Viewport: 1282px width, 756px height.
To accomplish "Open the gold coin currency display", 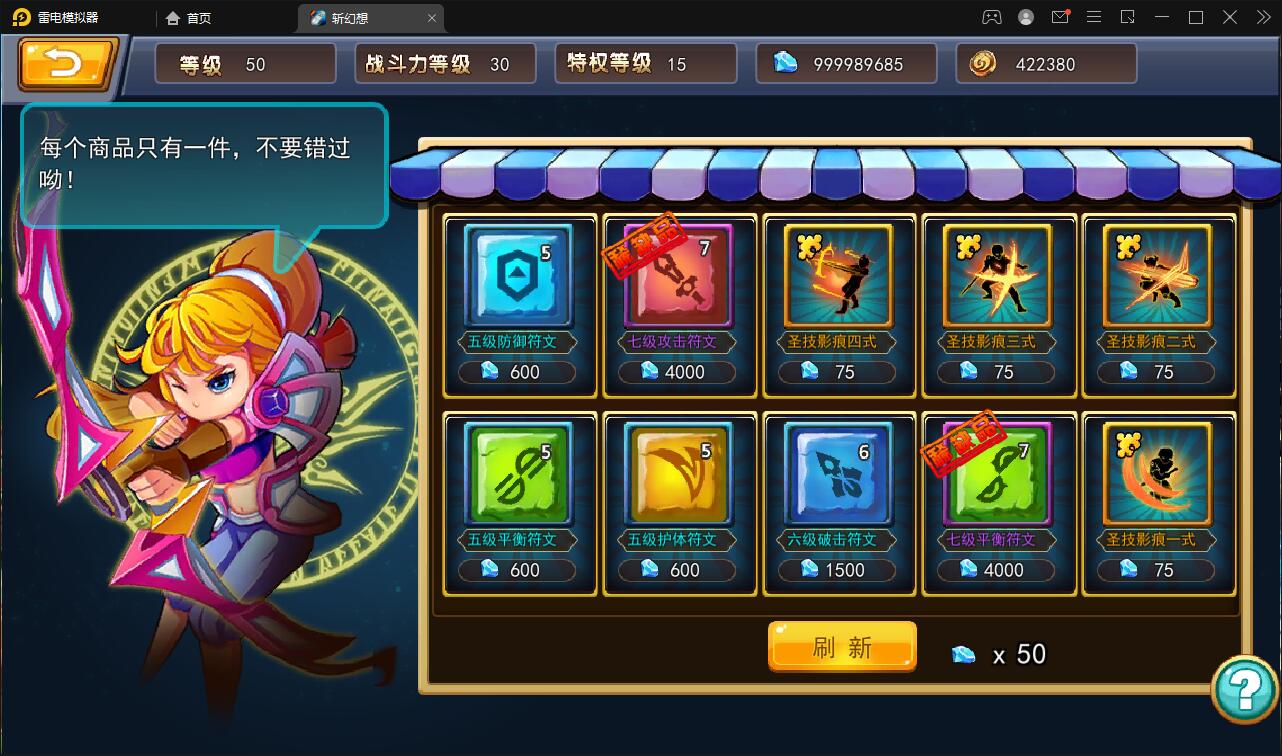I will click(1045, 63).
